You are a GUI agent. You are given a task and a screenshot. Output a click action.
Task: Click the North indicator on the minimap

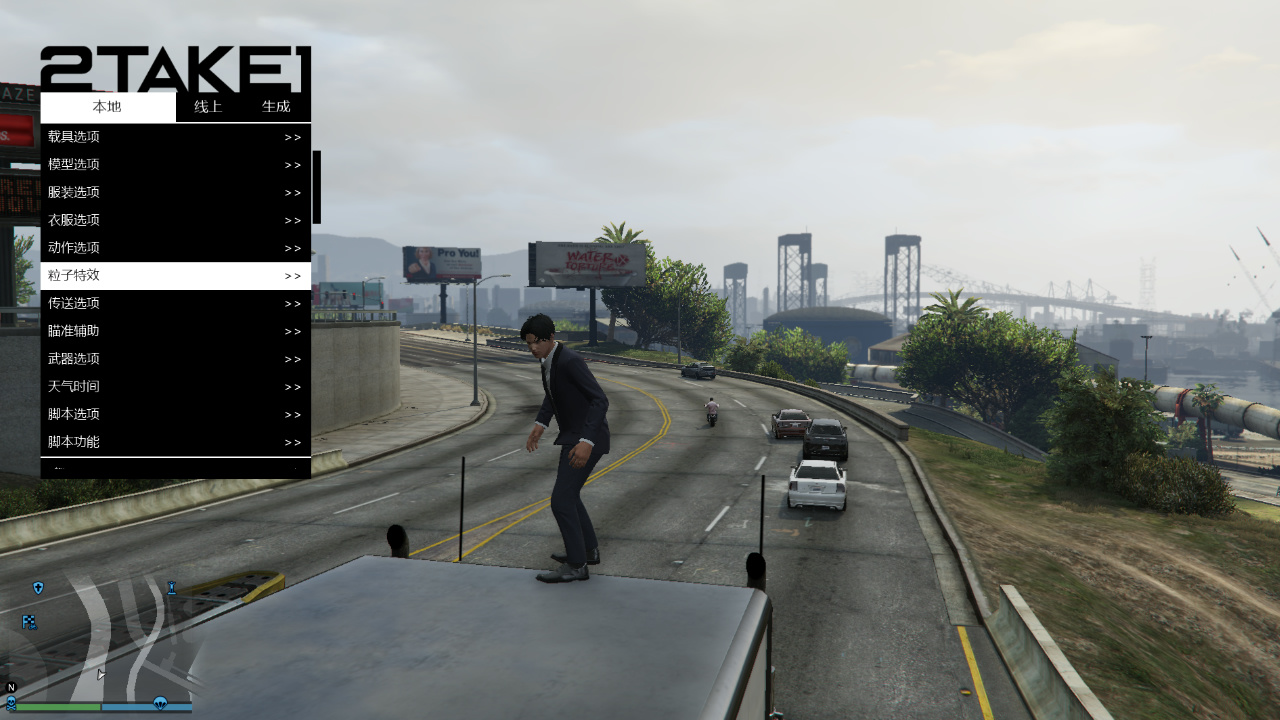(10, 687)
